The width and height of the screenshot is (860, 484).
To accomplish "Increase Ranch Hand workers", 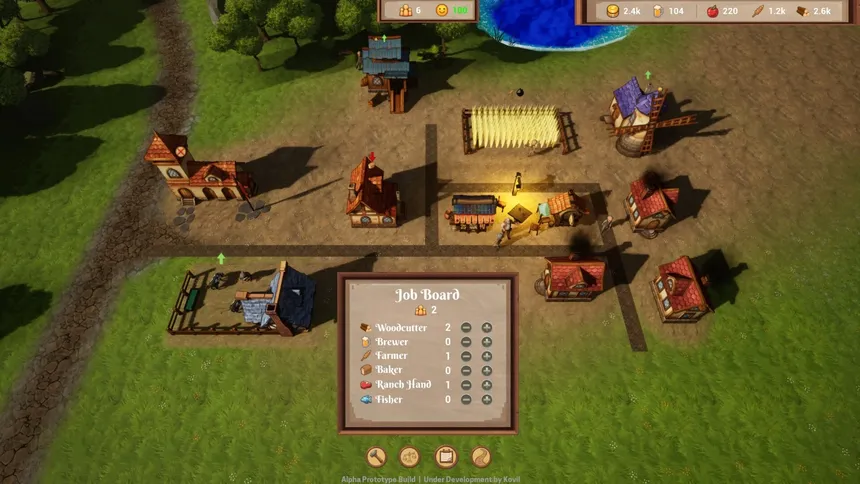I will [487, 385].
